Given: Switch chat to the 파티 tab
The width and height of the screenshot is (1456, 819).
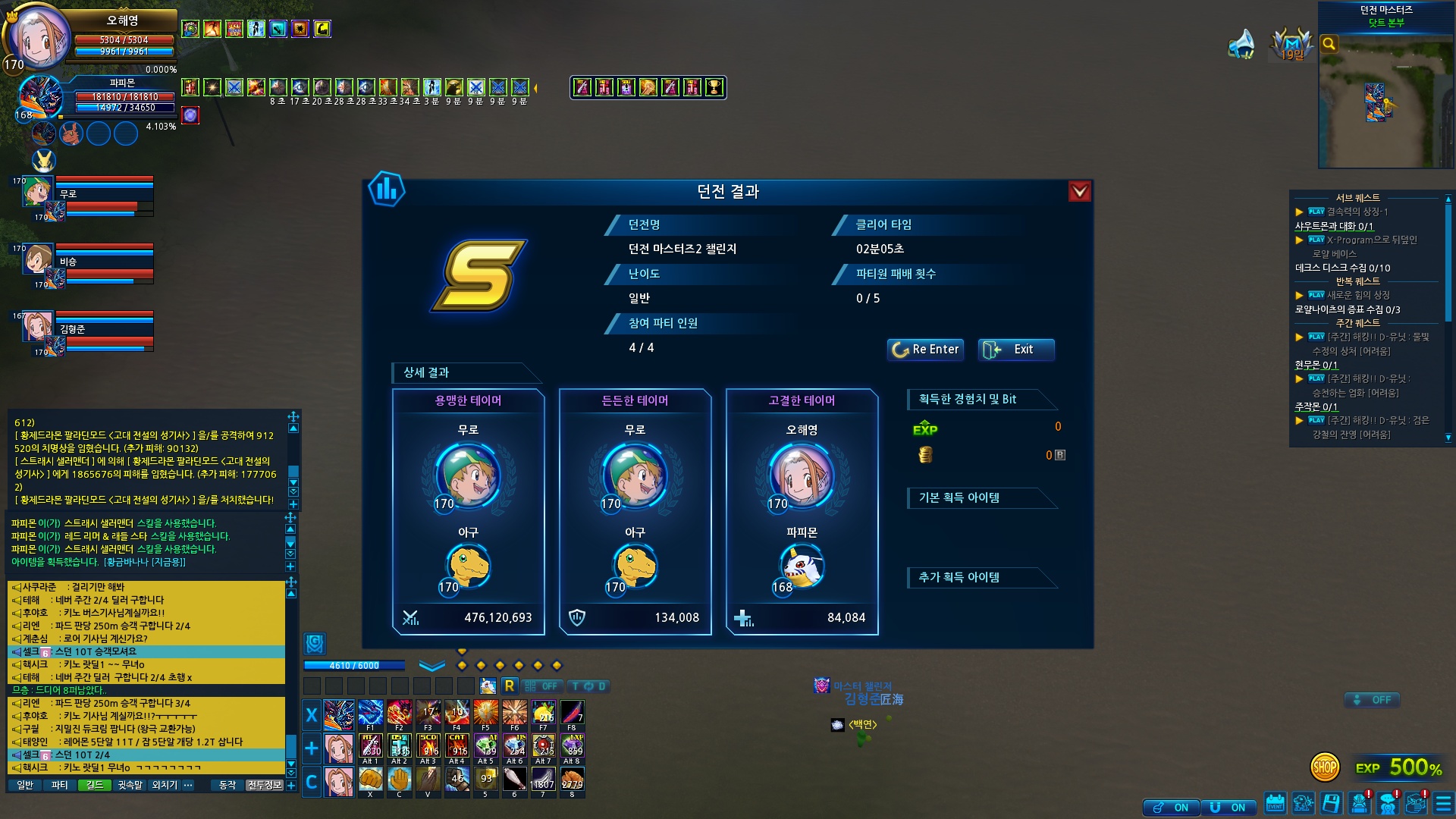Looking at the screenshot, I should click(59, 785).
